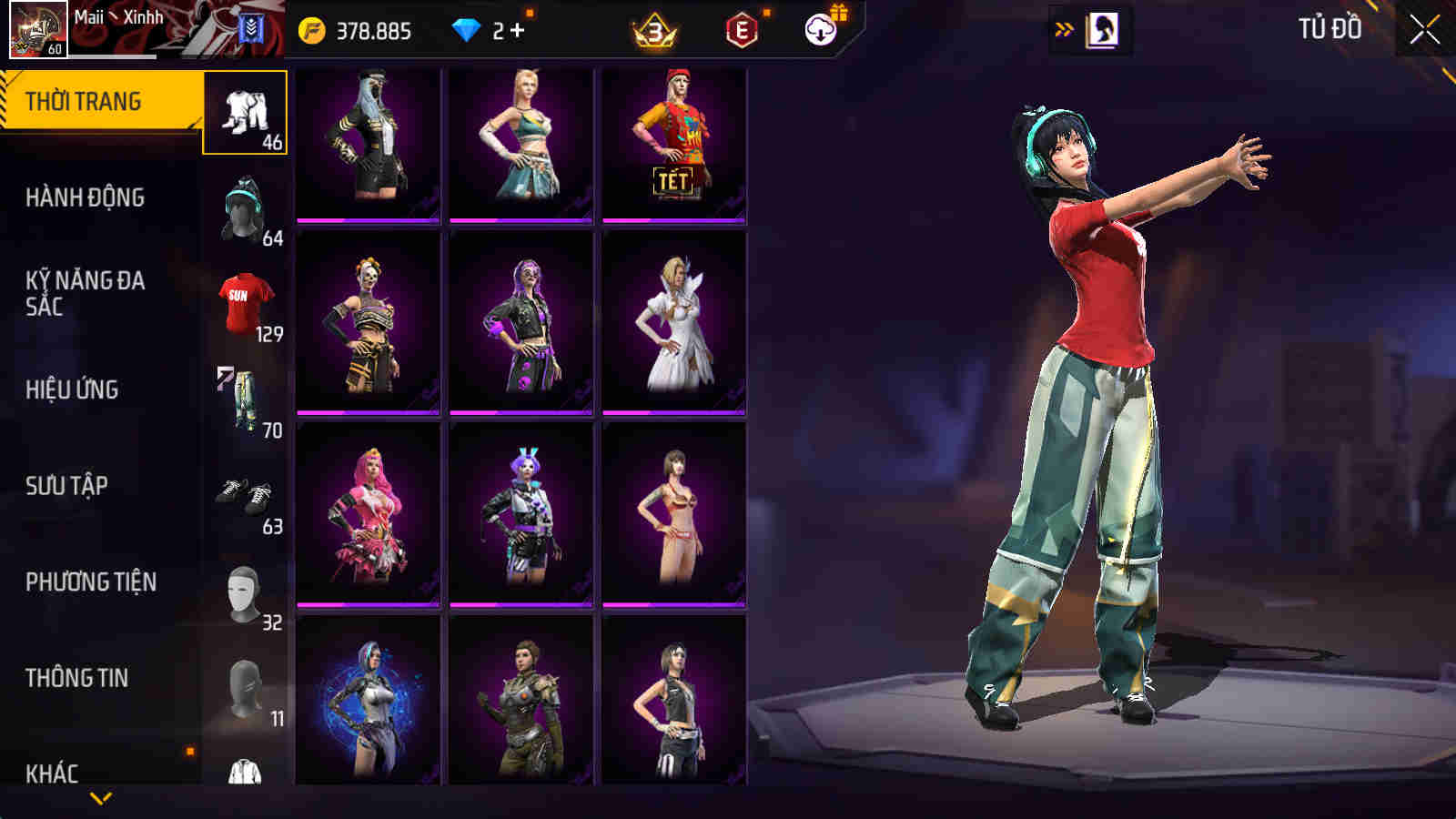This screenshot has width=1456, height=819.
Task: Select the full outfit category showing 46 items
Action: point(245,114)
